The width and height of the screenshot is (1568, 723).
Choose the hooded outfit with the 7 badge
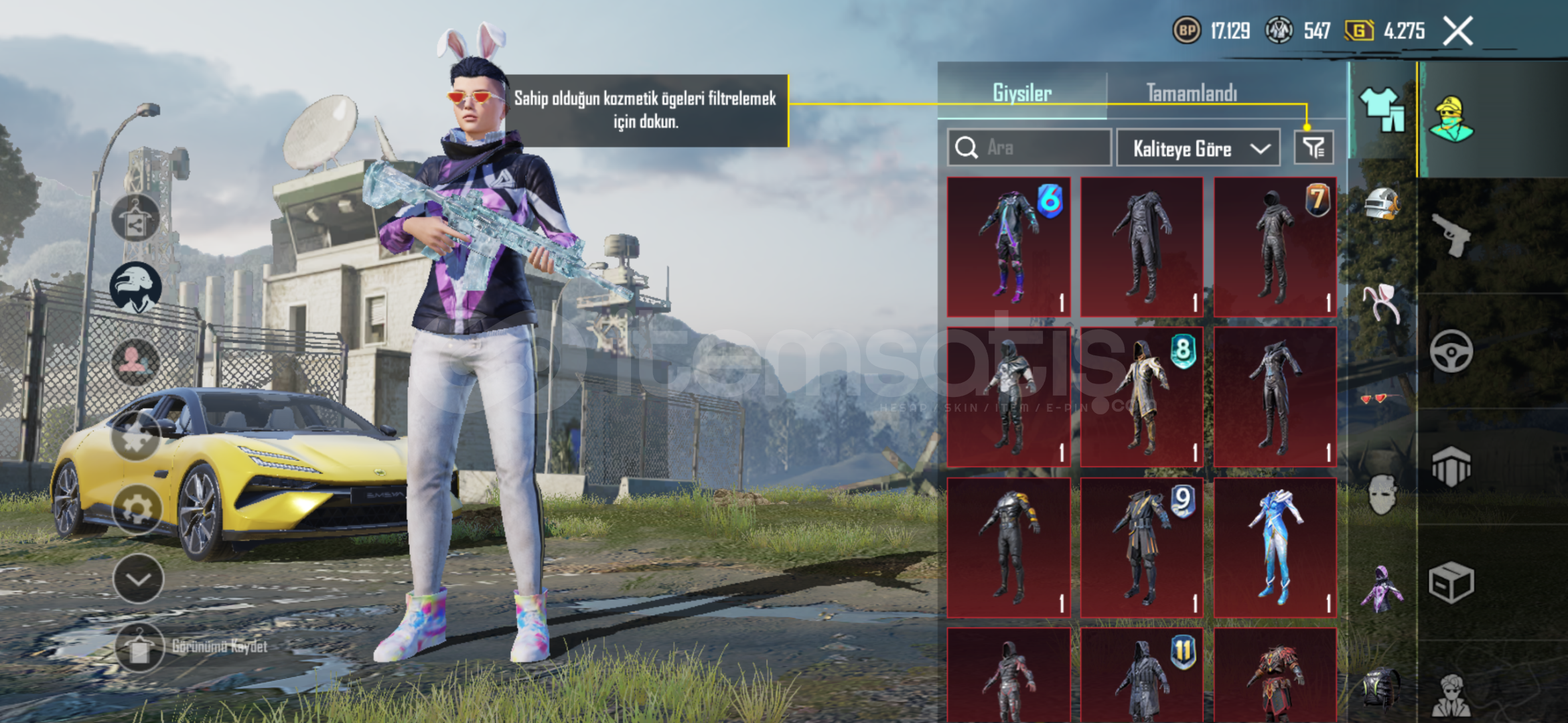pos(1275,246)
